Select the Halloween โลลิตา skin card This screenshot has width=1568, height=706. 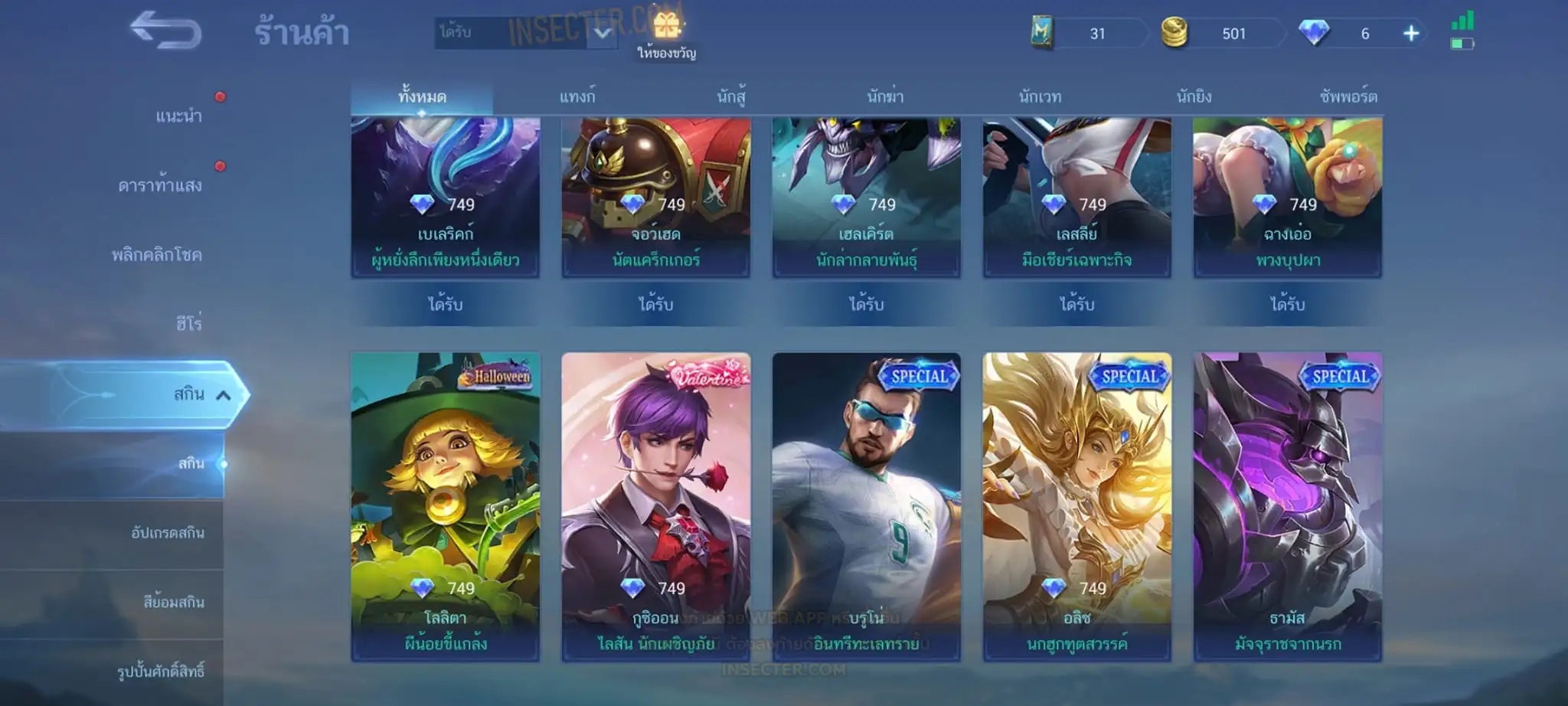click(446, 506)
